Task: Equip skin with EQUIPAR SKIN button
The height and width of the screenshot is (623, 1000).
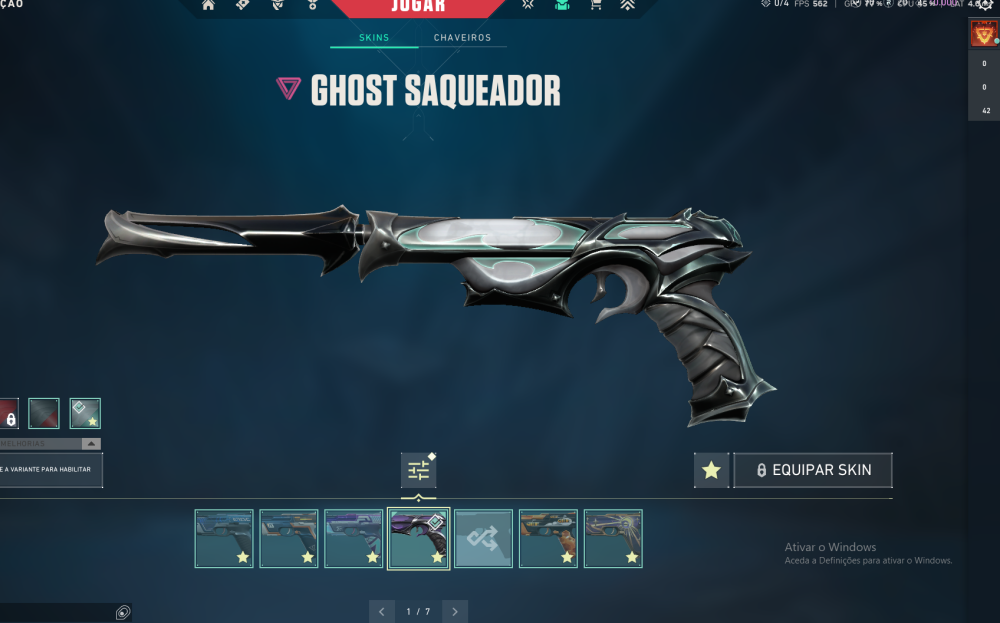Action: [x=812, y=470]
